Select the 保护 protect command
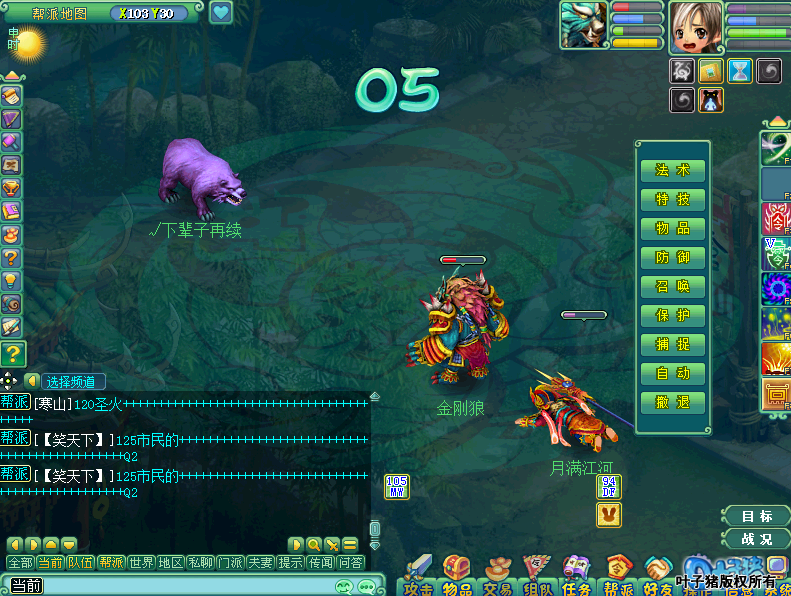This screenshot has height=596, width=791. point(673,315)
